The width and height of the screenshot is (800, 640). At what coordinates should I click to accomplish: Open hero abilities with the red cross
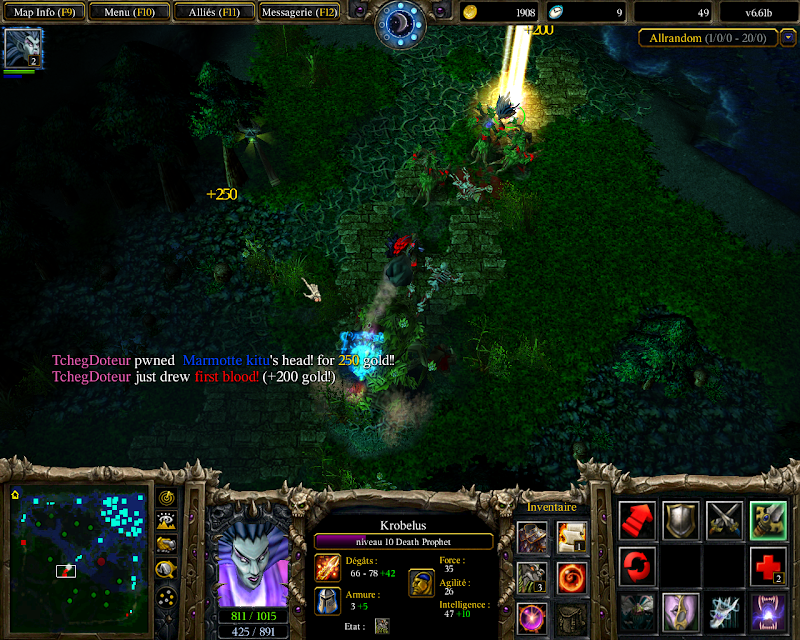pos(768,566)
